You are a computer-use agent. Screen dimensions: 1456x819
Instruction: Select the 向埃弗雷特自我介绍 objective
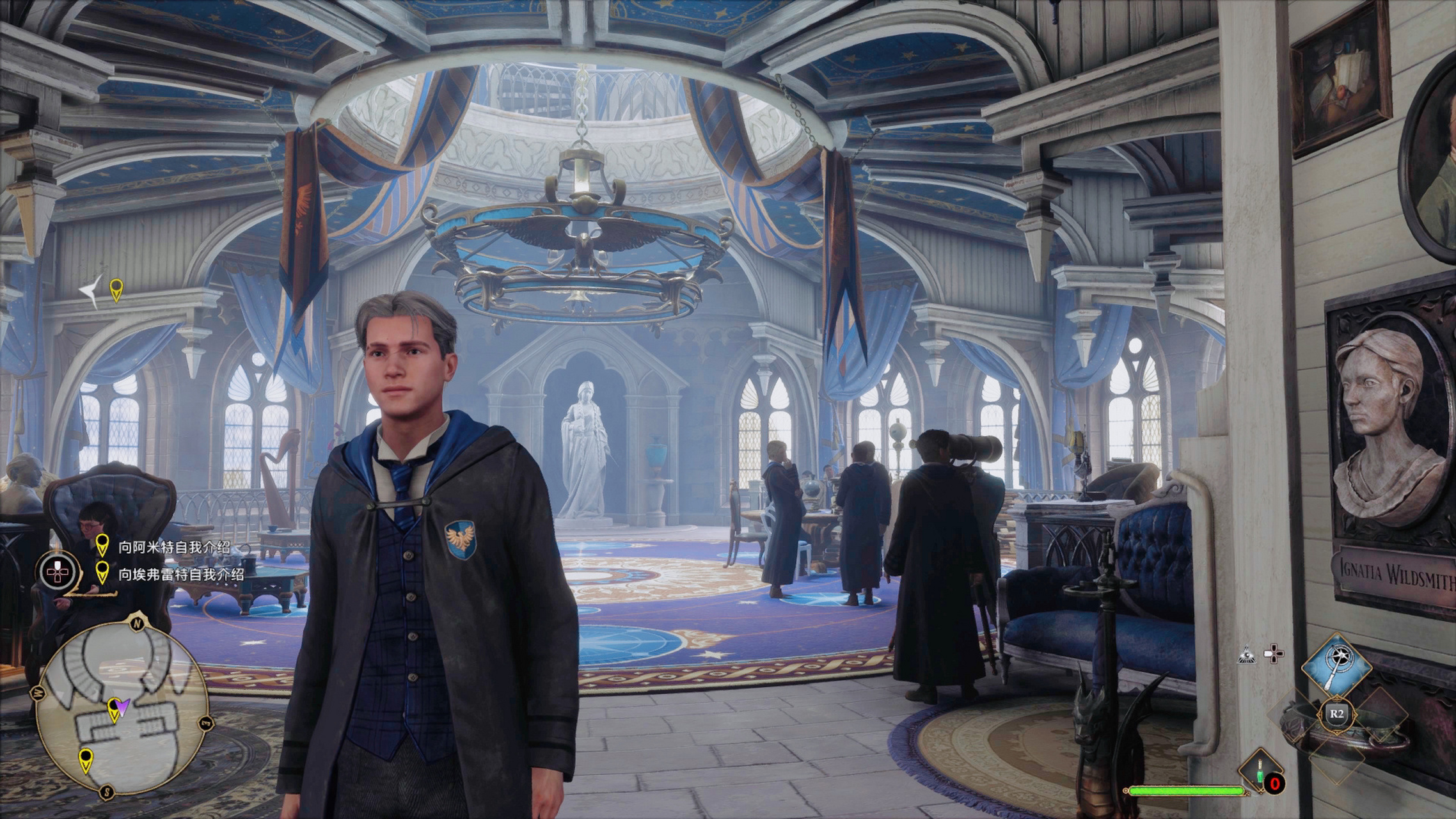[x=180, y=574]
